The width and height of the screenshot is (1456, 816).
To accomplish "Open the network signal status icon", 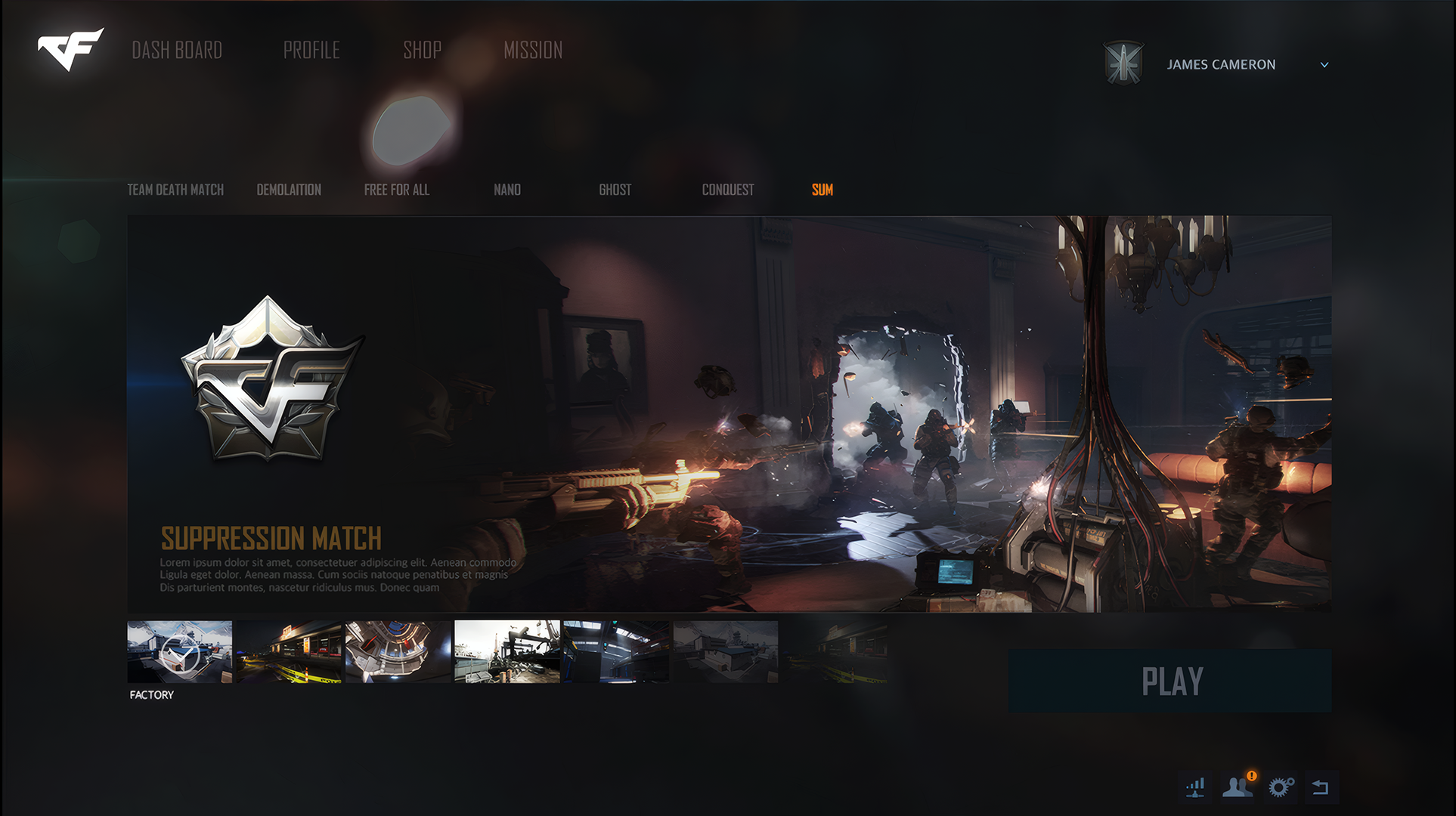I will click(x=1195, y=788).
